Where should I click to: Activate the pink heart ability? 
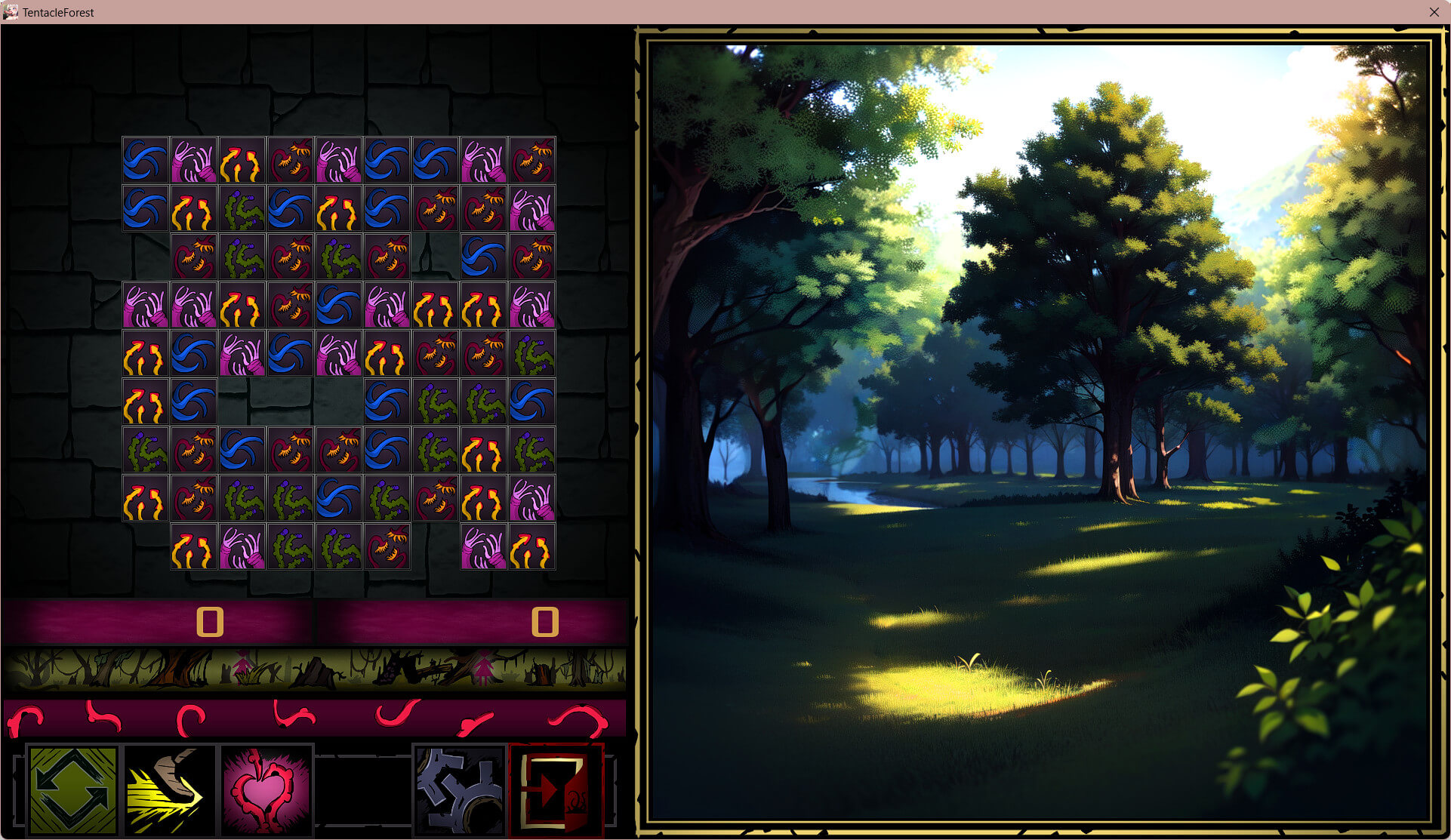[x=266, y=790]
